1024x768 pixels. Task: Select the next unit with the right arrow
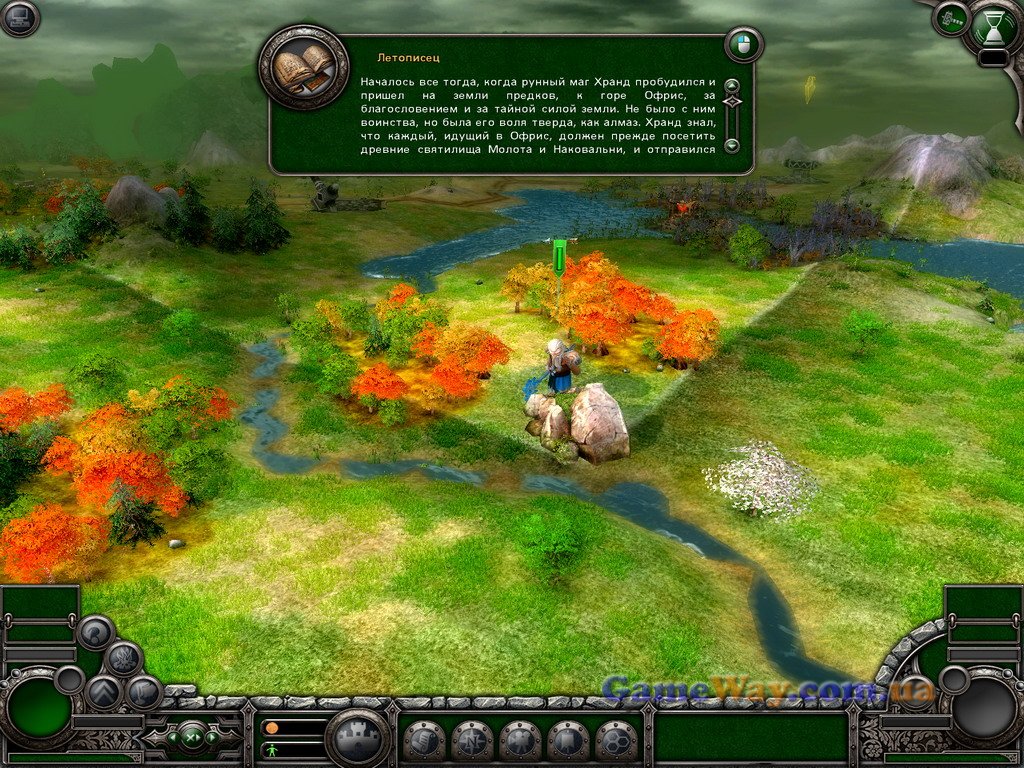coord(213,739)
